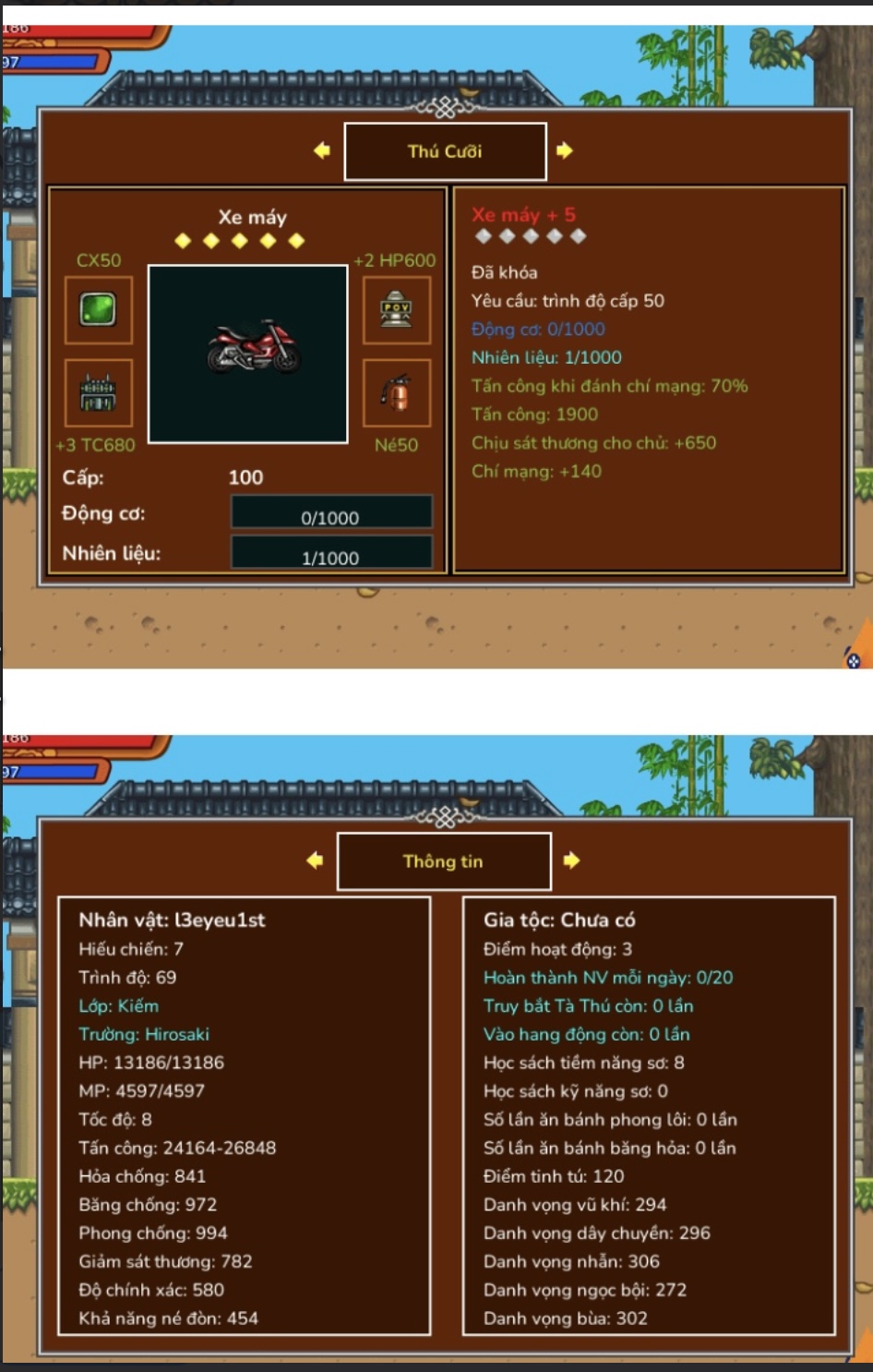The image size is (873, 1372).
Task: Click the Thông tin tab title
Action: coord(444,861)
